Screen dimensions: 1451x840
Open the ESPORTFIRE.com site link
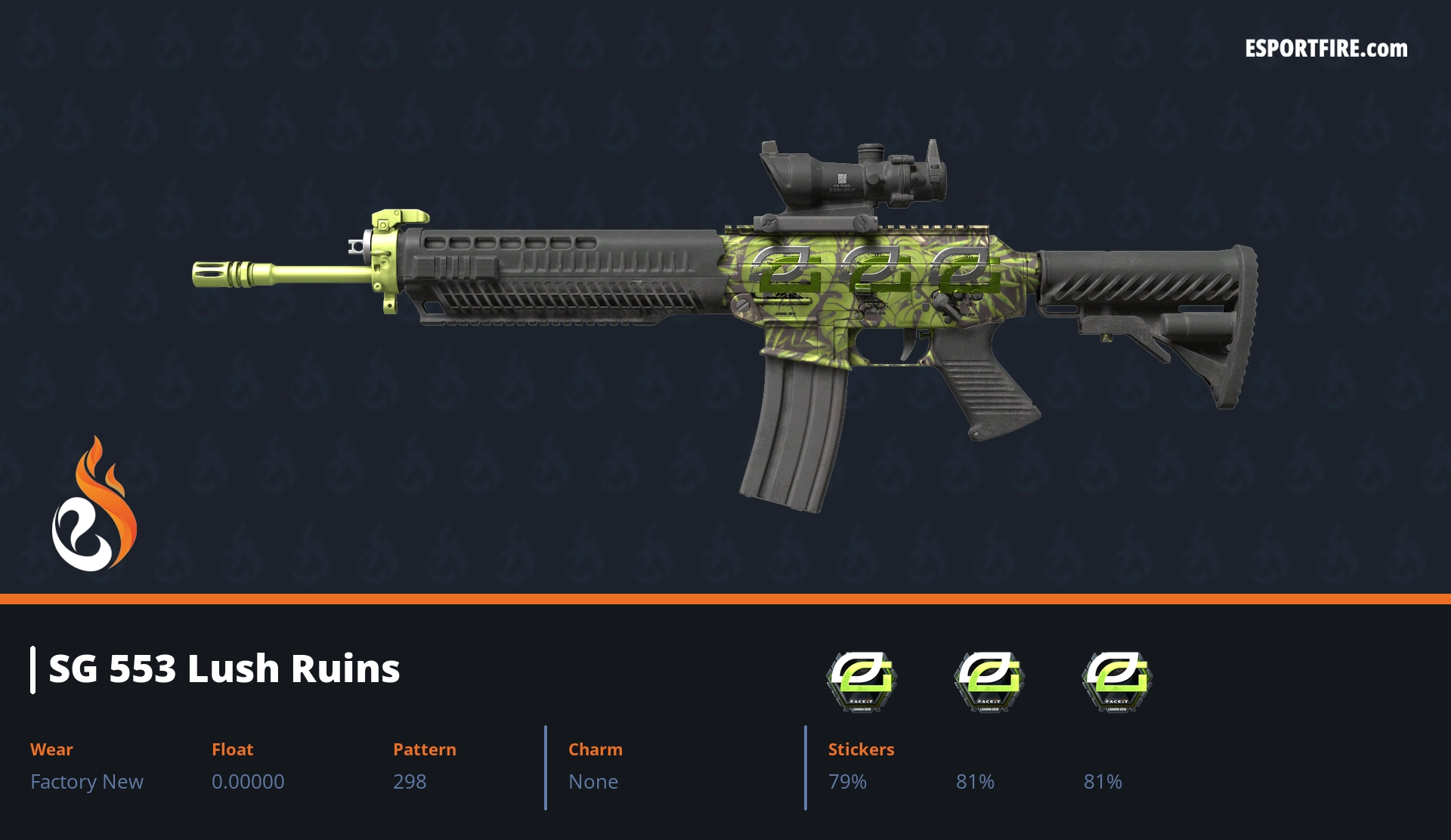[1326, 49]
